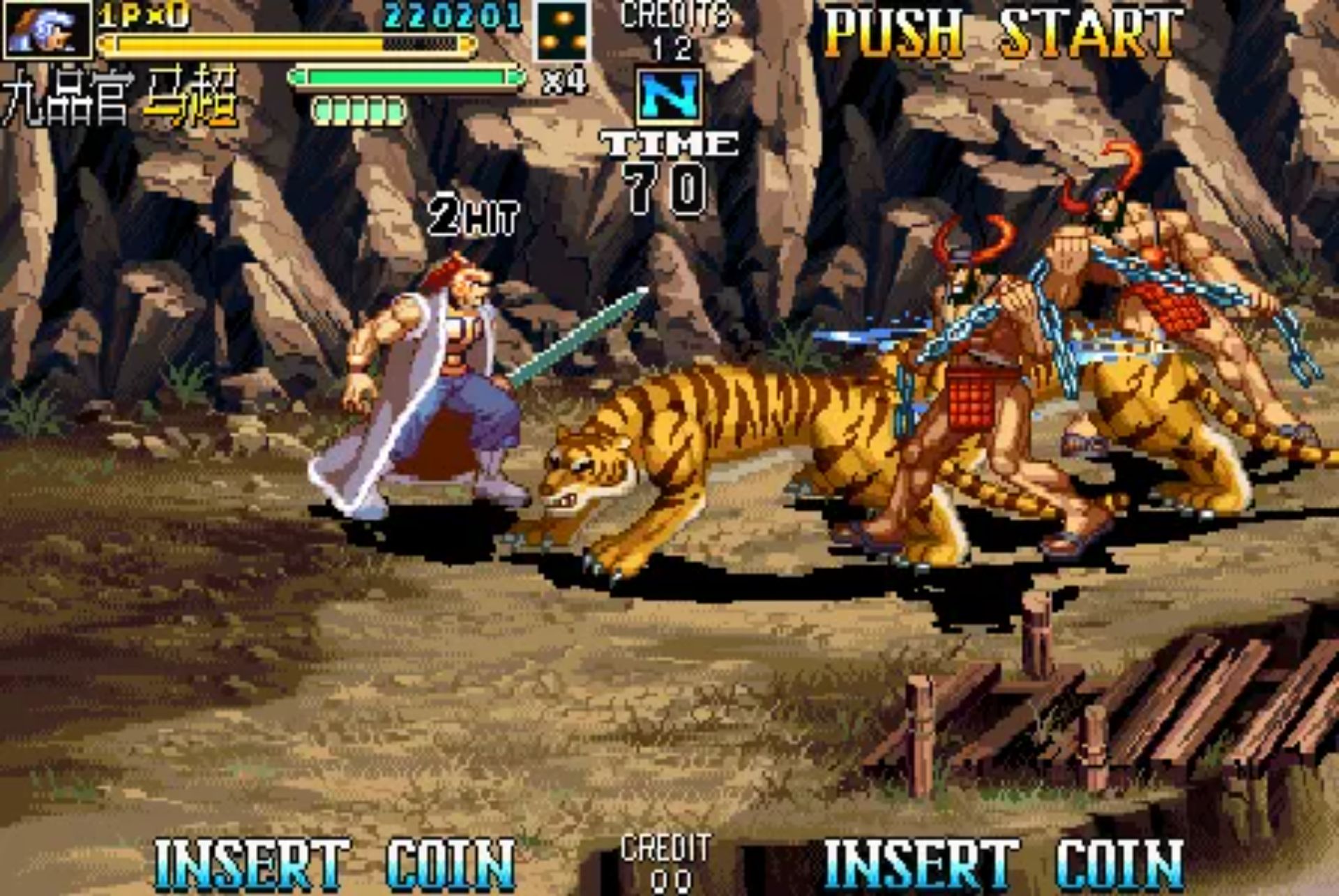This screenshot has height=896, width=1339.
Task: Click the item box with orange orbs
Action: [x=562, y=31]
